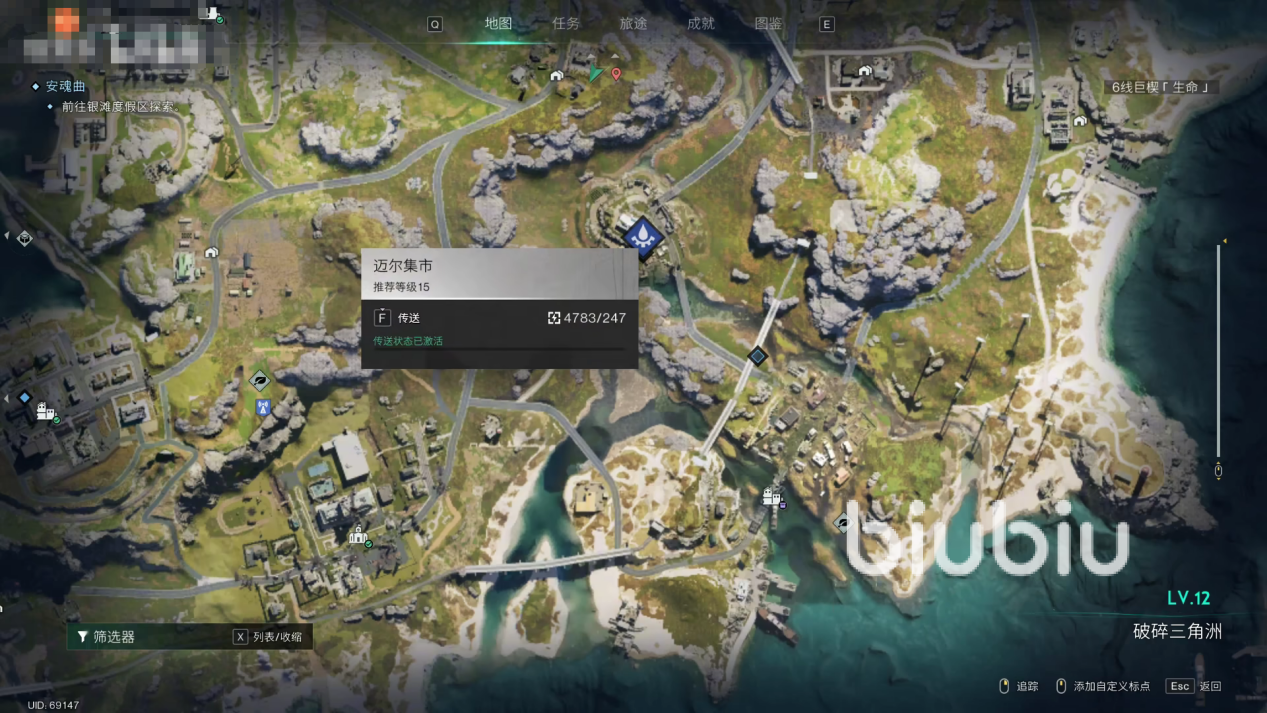
Task: Teleport to 迈尔集市 via 传送
Action: [400, 318]
